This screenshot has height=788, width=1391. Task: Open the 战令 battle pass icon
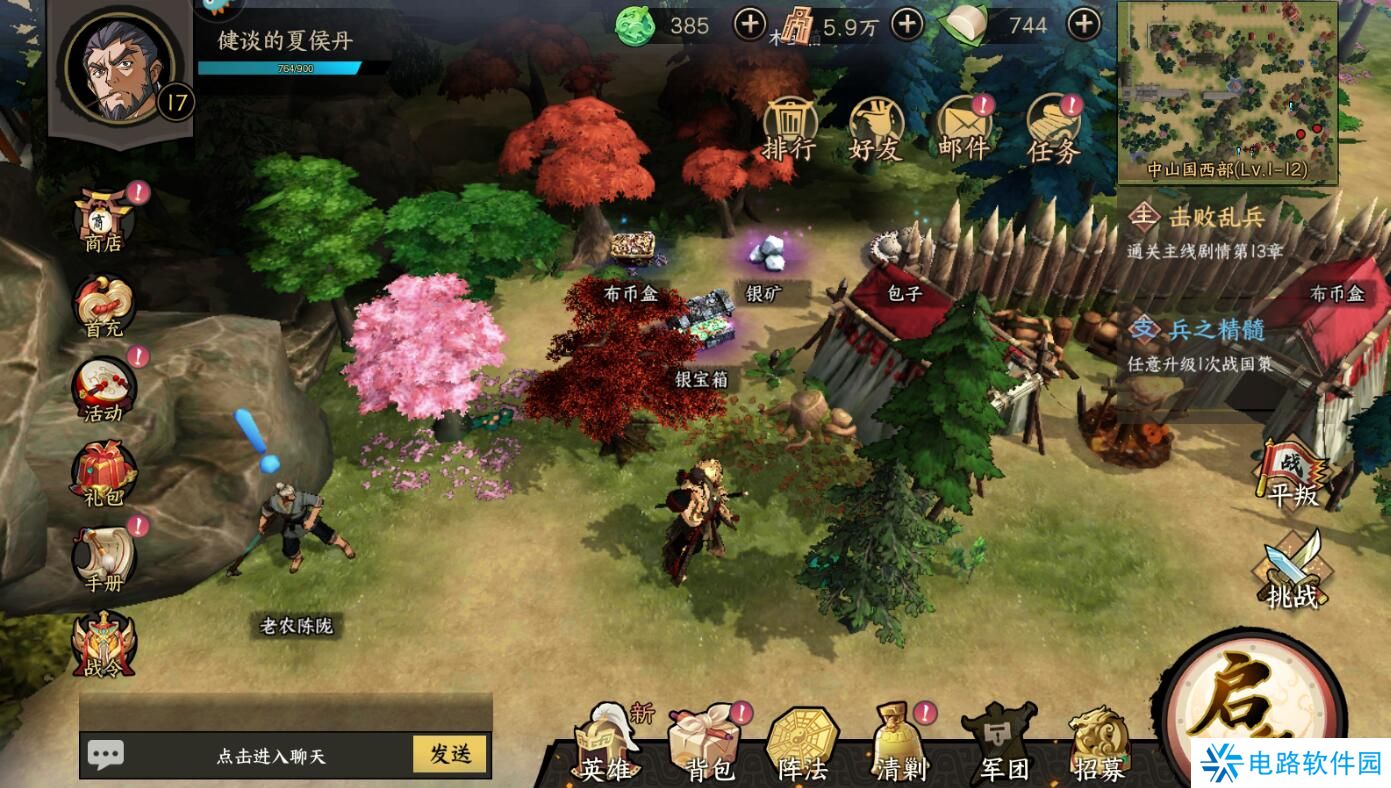point(102,643)
